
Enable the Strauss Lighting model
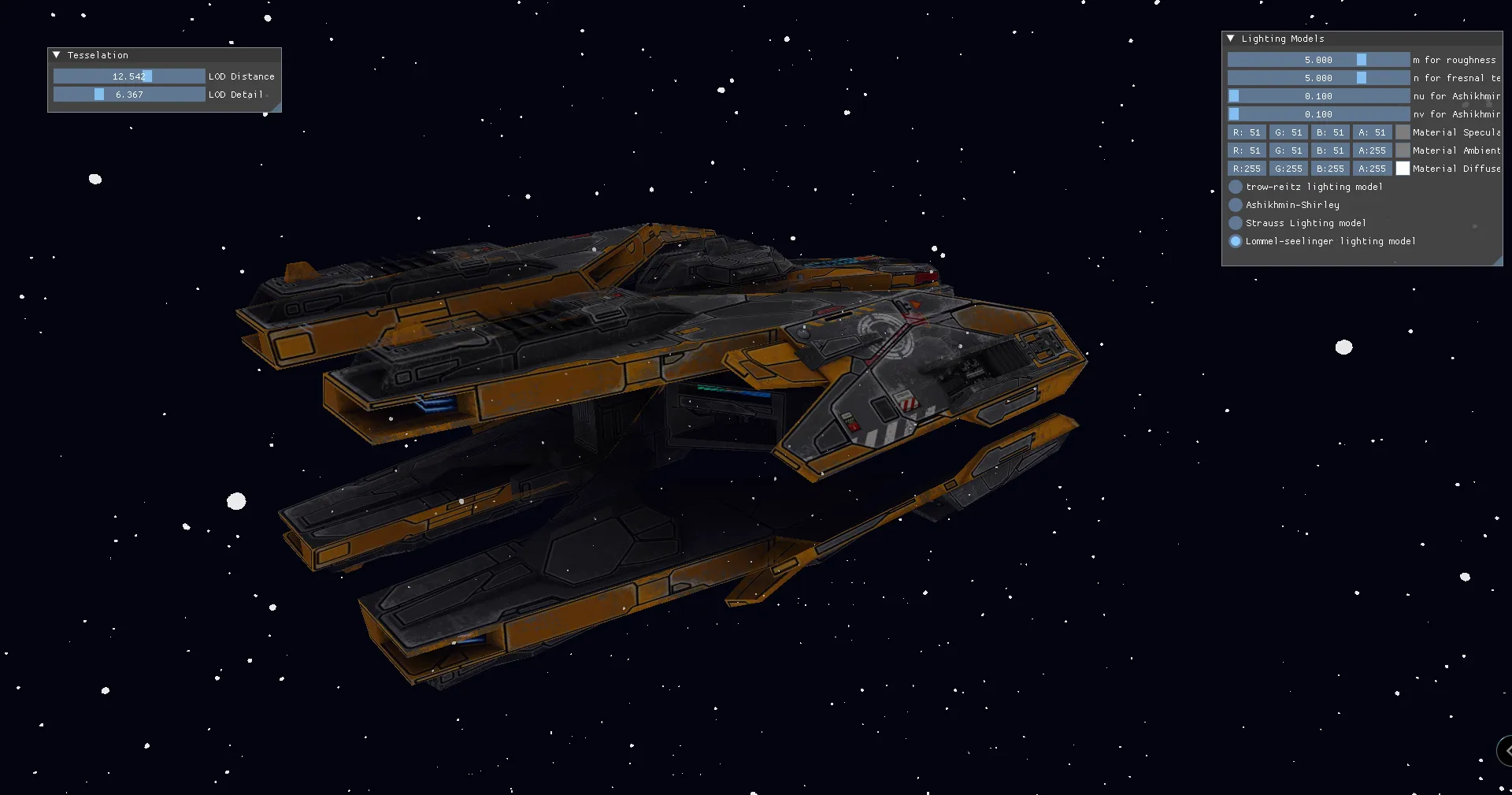pyautogui.click(x=1236, y=223)
